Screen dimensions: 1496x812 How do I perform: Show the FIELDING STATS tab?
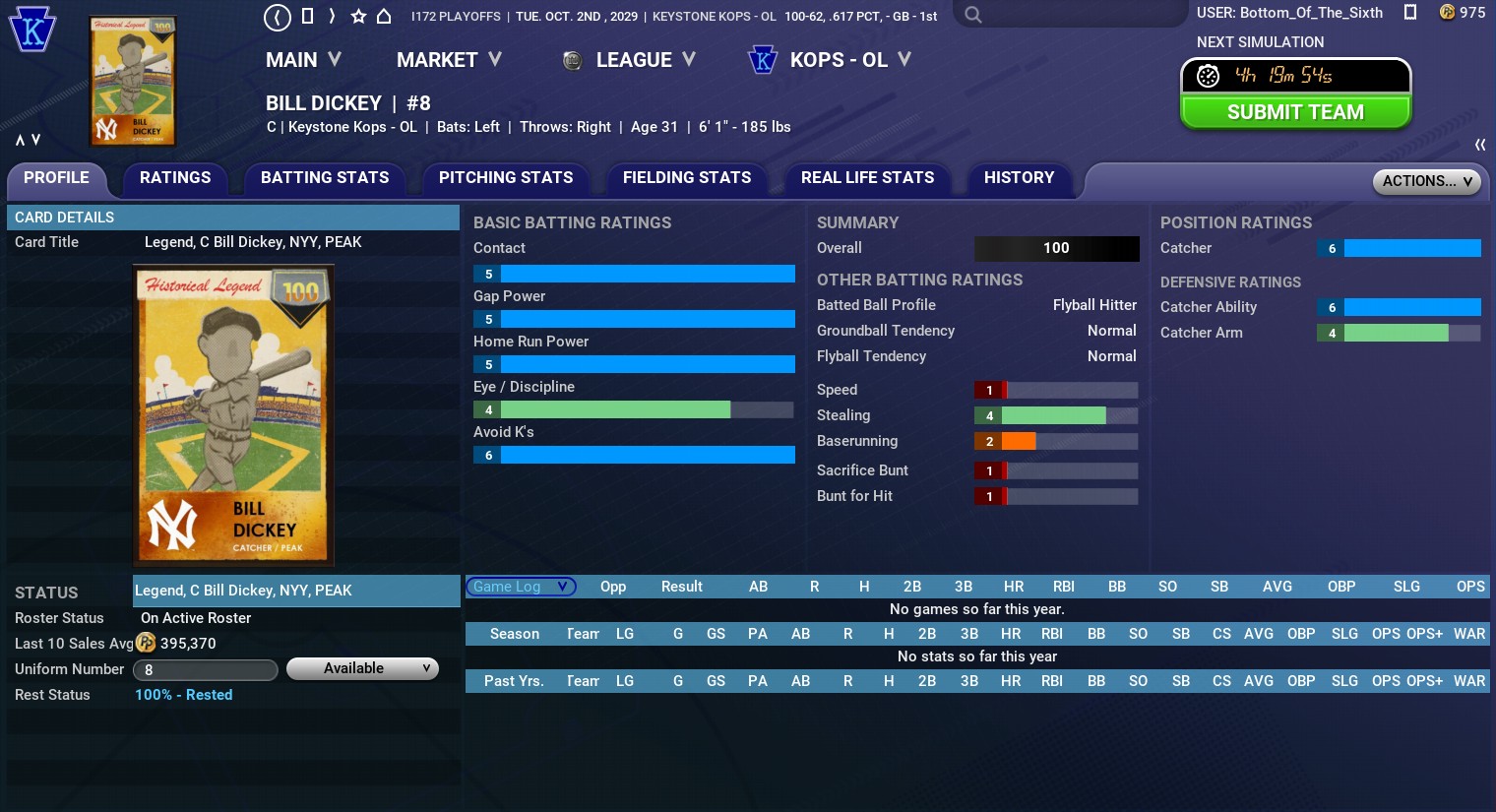click(687, 178)
